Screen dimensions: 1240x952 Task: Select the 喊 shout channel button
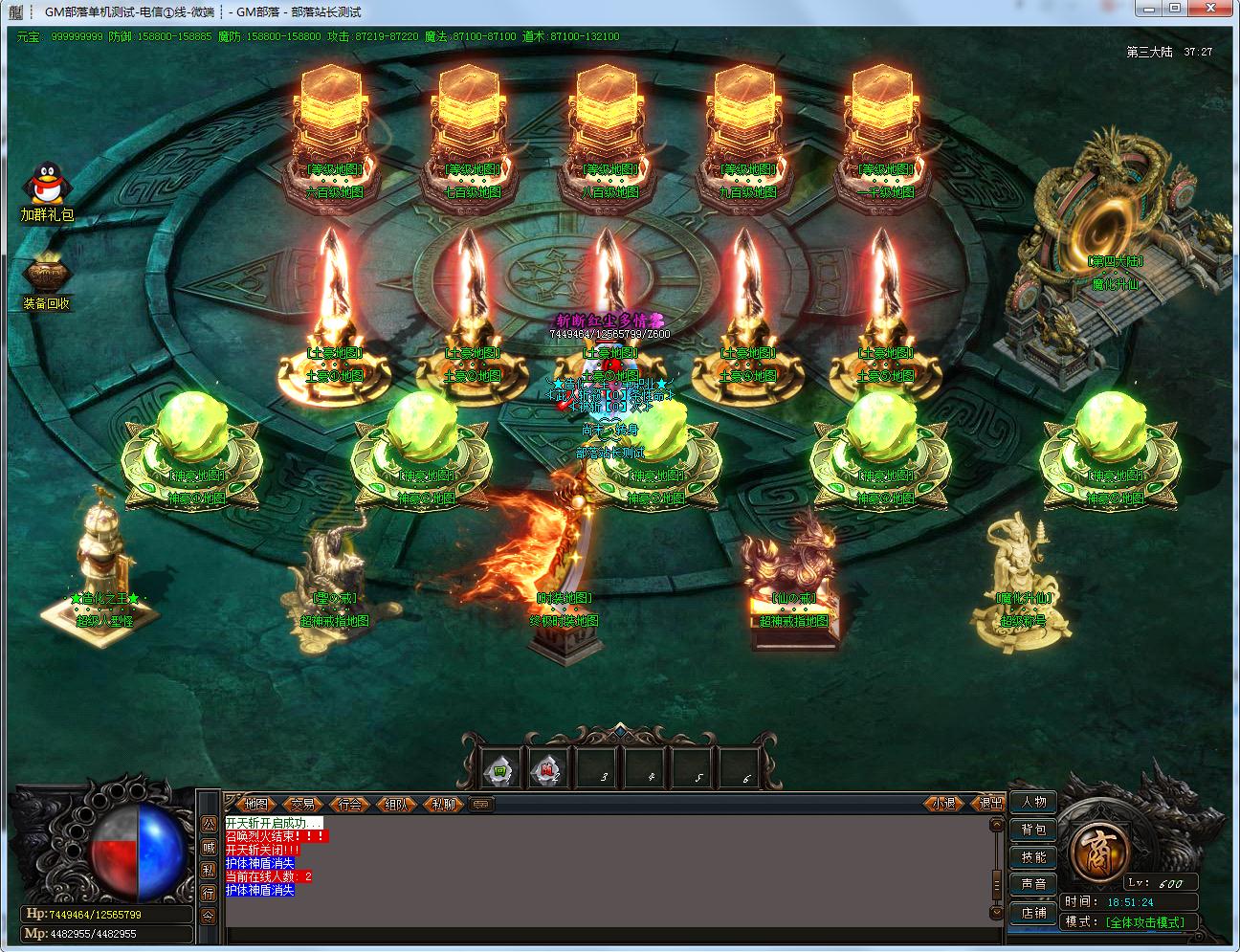point(209,847)
